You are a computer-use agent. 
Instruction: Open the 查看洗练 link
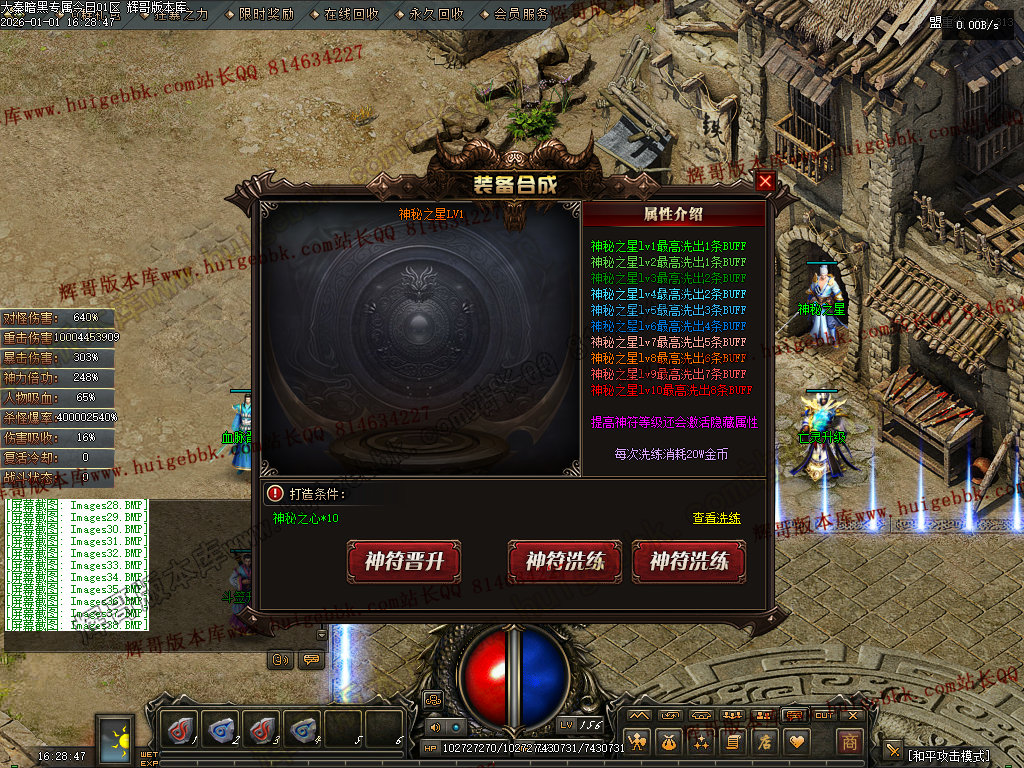coord(716,518)
